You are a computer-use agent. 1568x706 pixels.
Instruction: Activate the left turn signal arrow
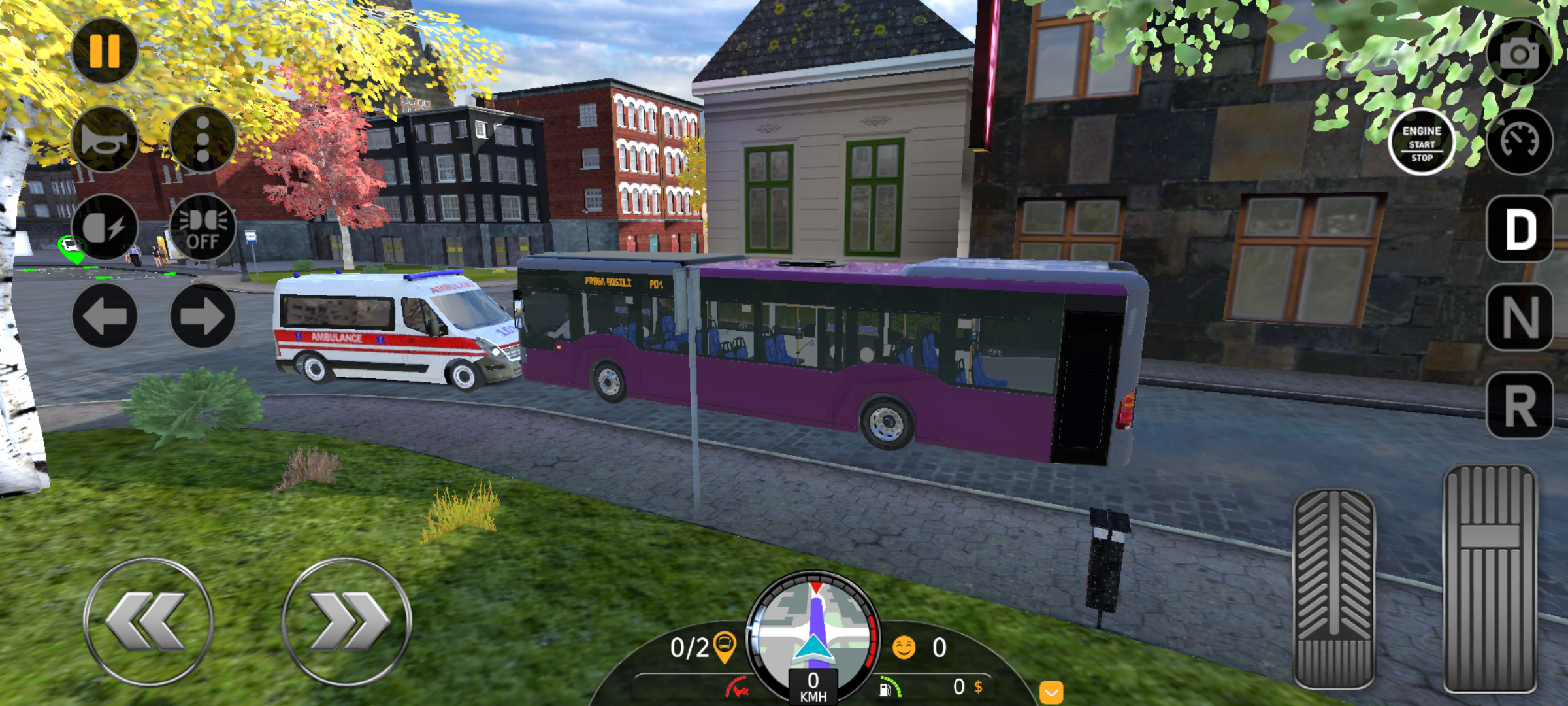(105, 316)
